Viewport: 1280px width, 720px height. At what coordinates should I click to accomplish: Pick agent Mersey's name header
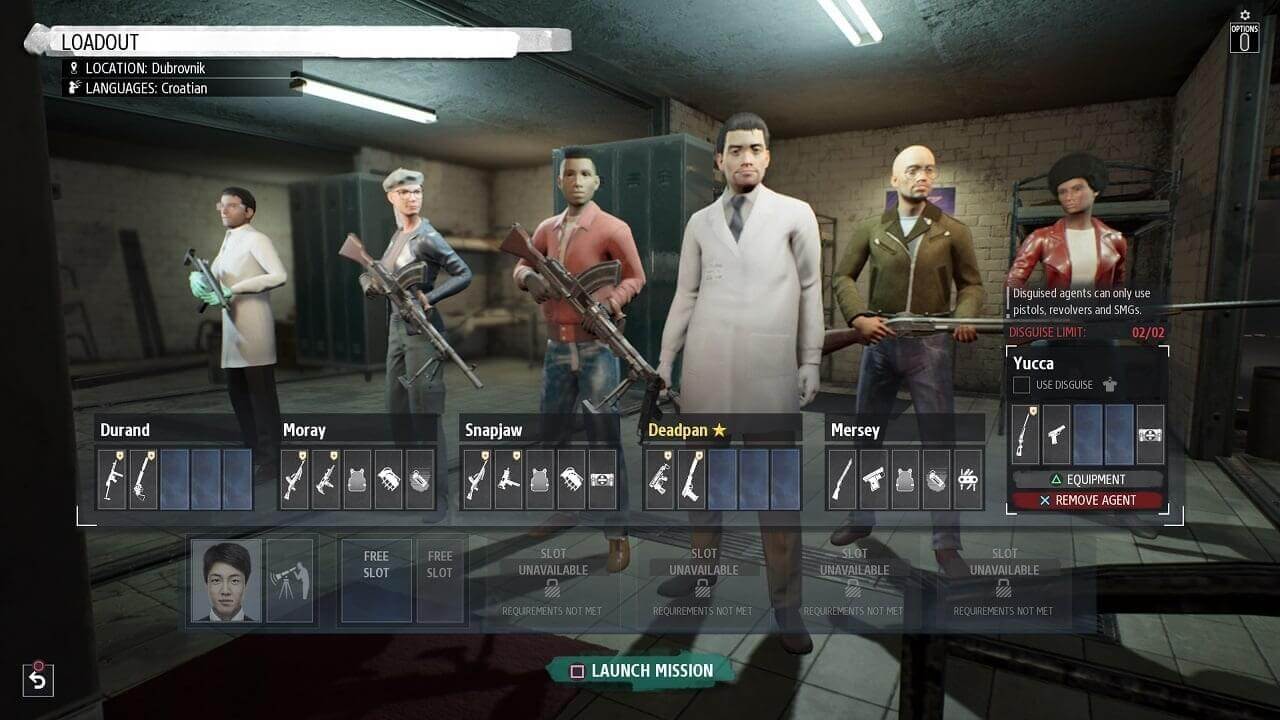pyautogui.click(x=855, y=430)
